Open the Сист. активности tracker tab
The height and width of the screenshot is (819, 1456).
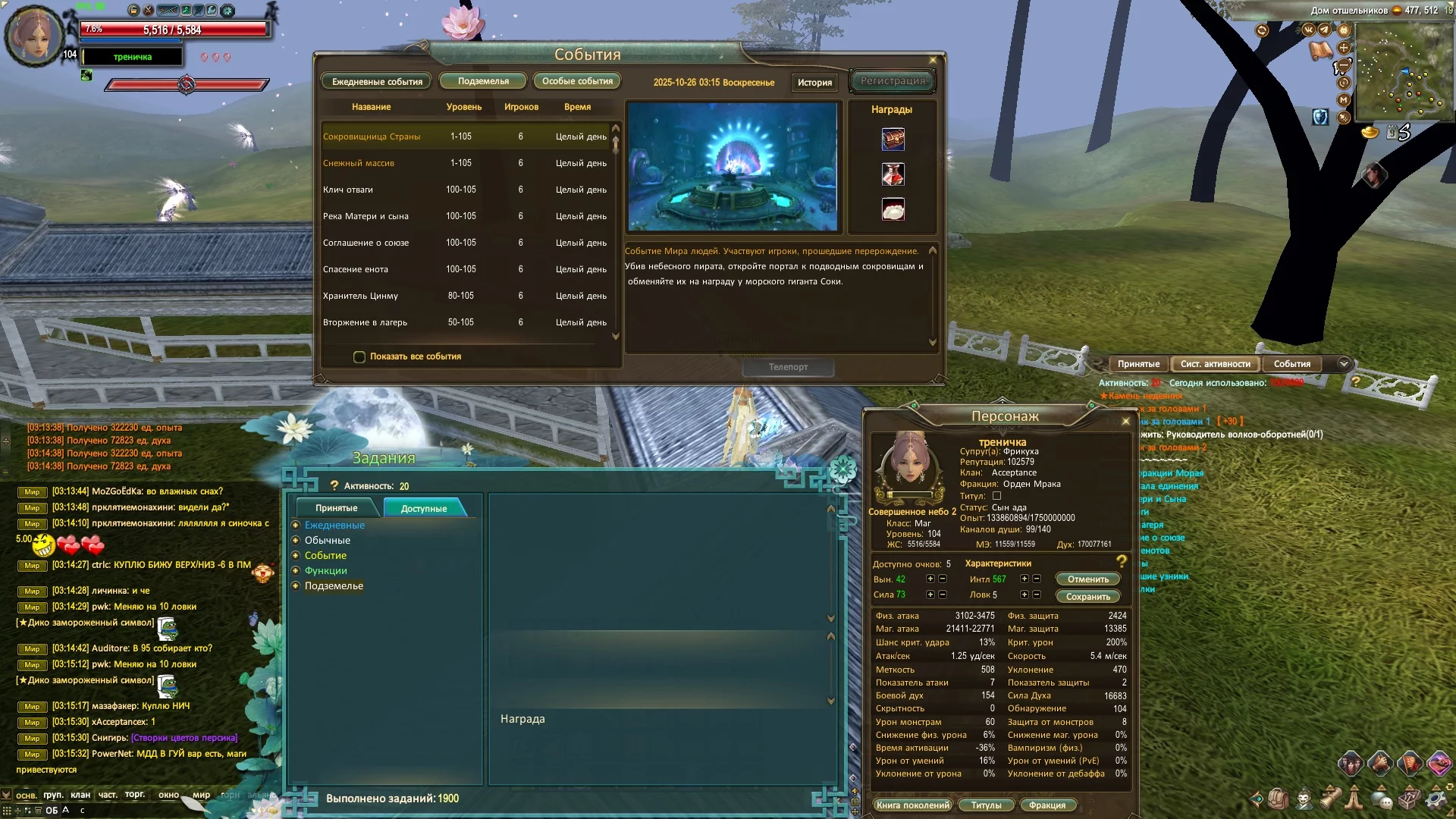1215,364
